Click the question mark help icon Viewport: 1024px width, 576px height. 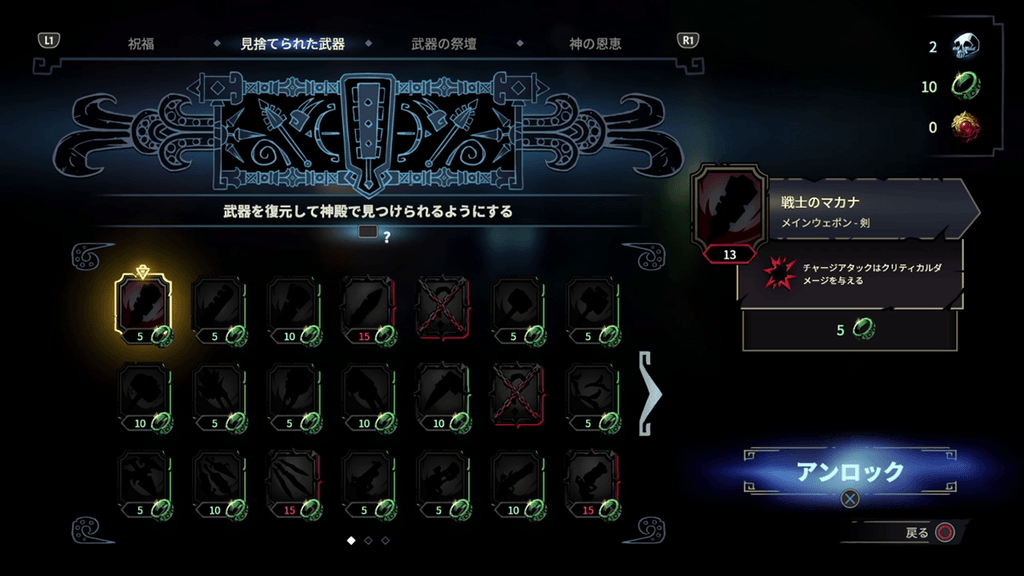pyautogui.click(x=386, y=236)
